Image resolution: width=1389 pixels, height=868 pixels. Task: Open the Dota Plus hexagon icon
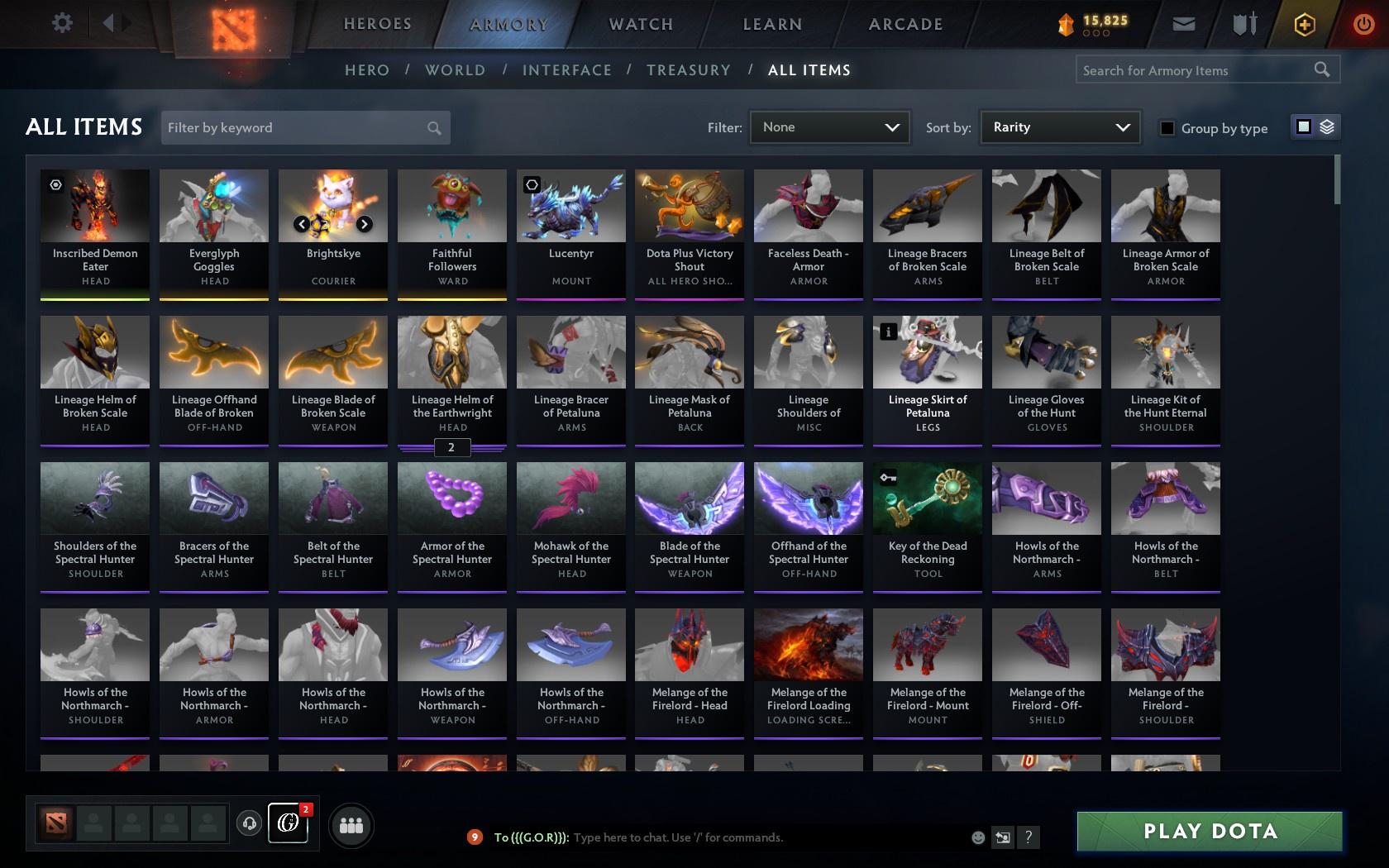coord(1305,24)
